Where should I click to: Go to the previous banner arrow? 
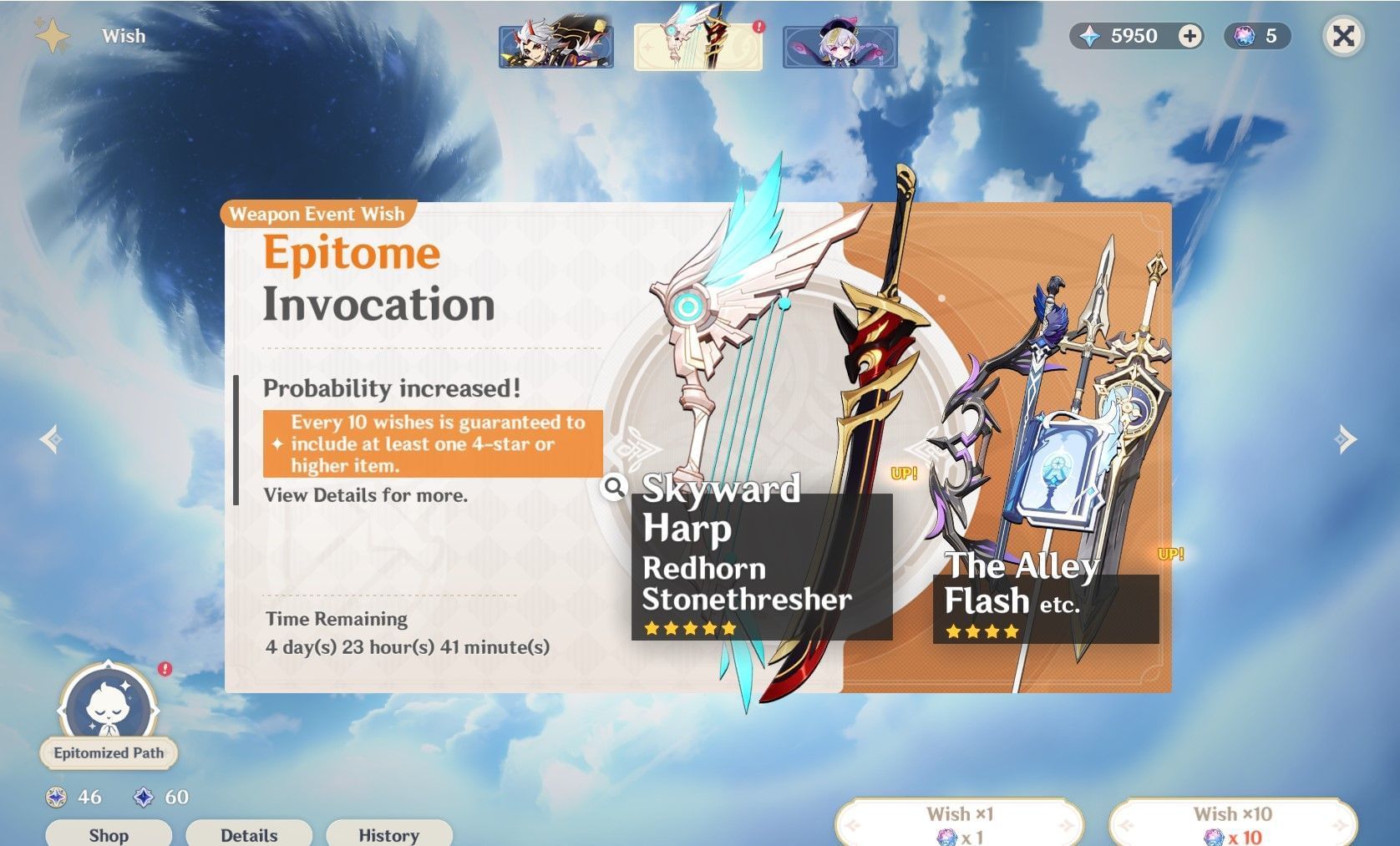click(51, 438)
